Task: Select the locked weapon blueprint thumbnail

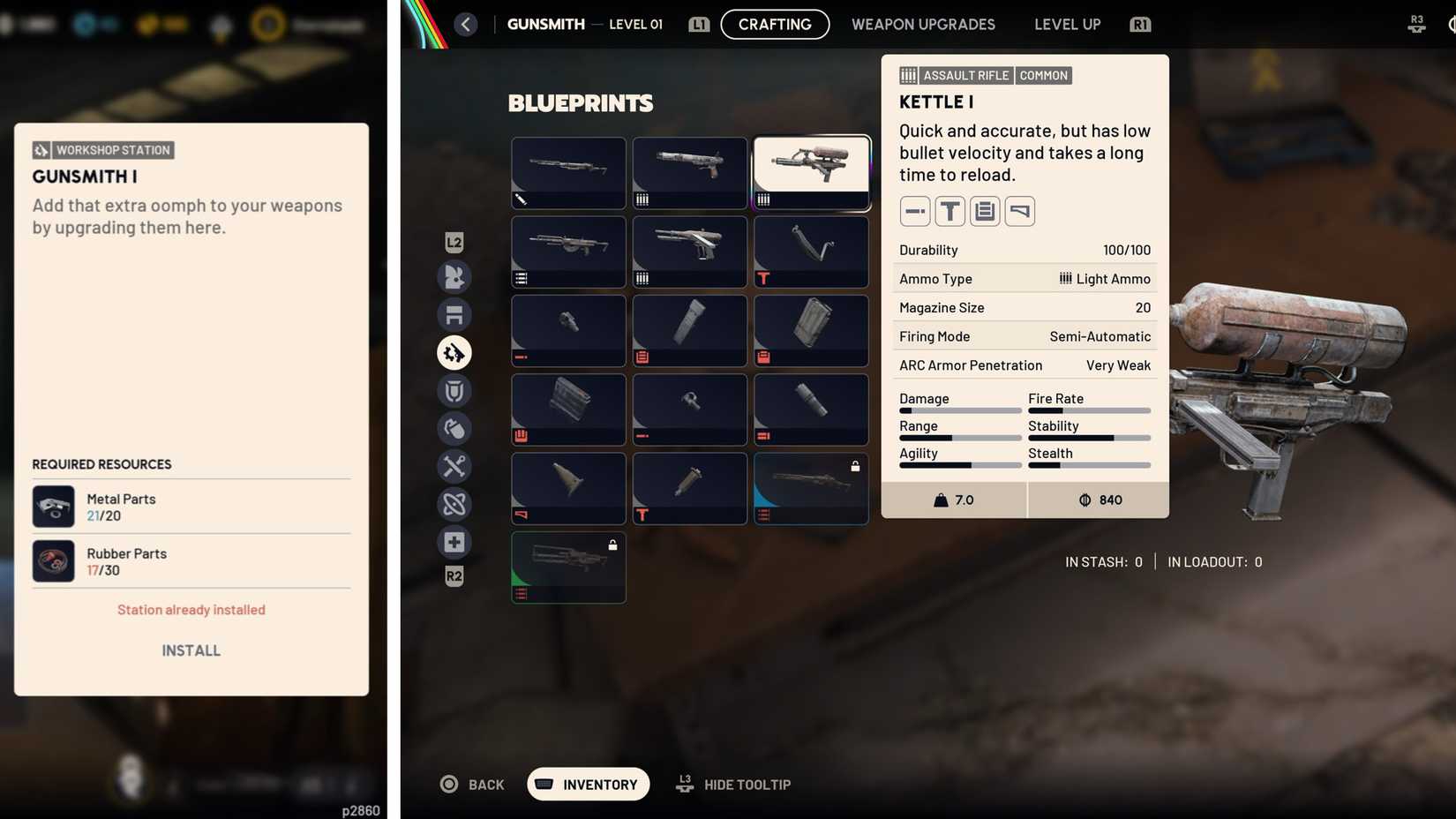Action: [x=810, y=488]
